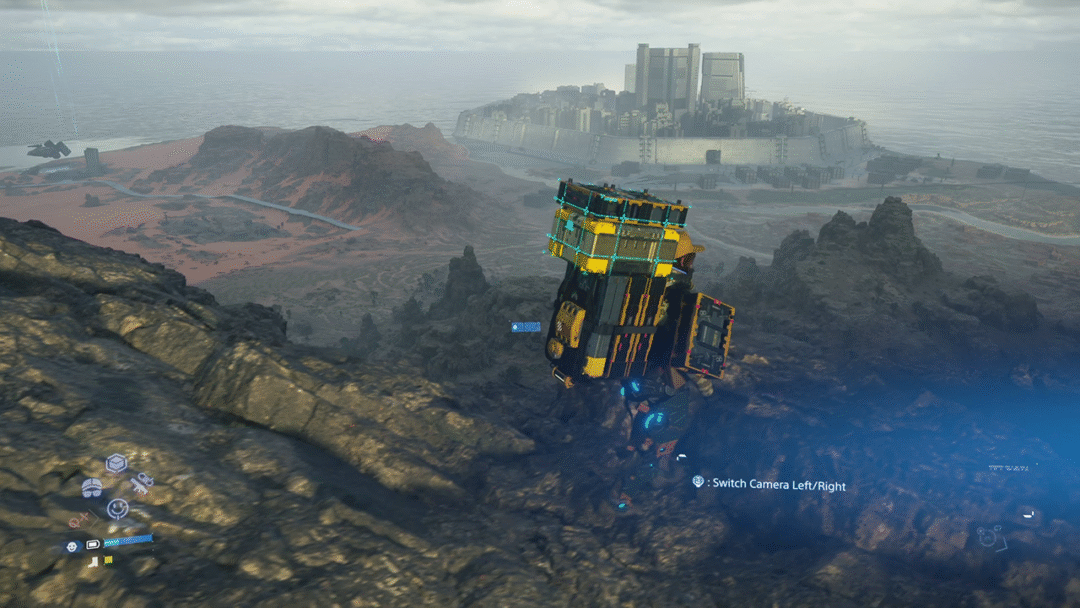This screenshot has height=608, width=1080.
Task: Select the cargo box icon
Action: [x=117, y=464]
